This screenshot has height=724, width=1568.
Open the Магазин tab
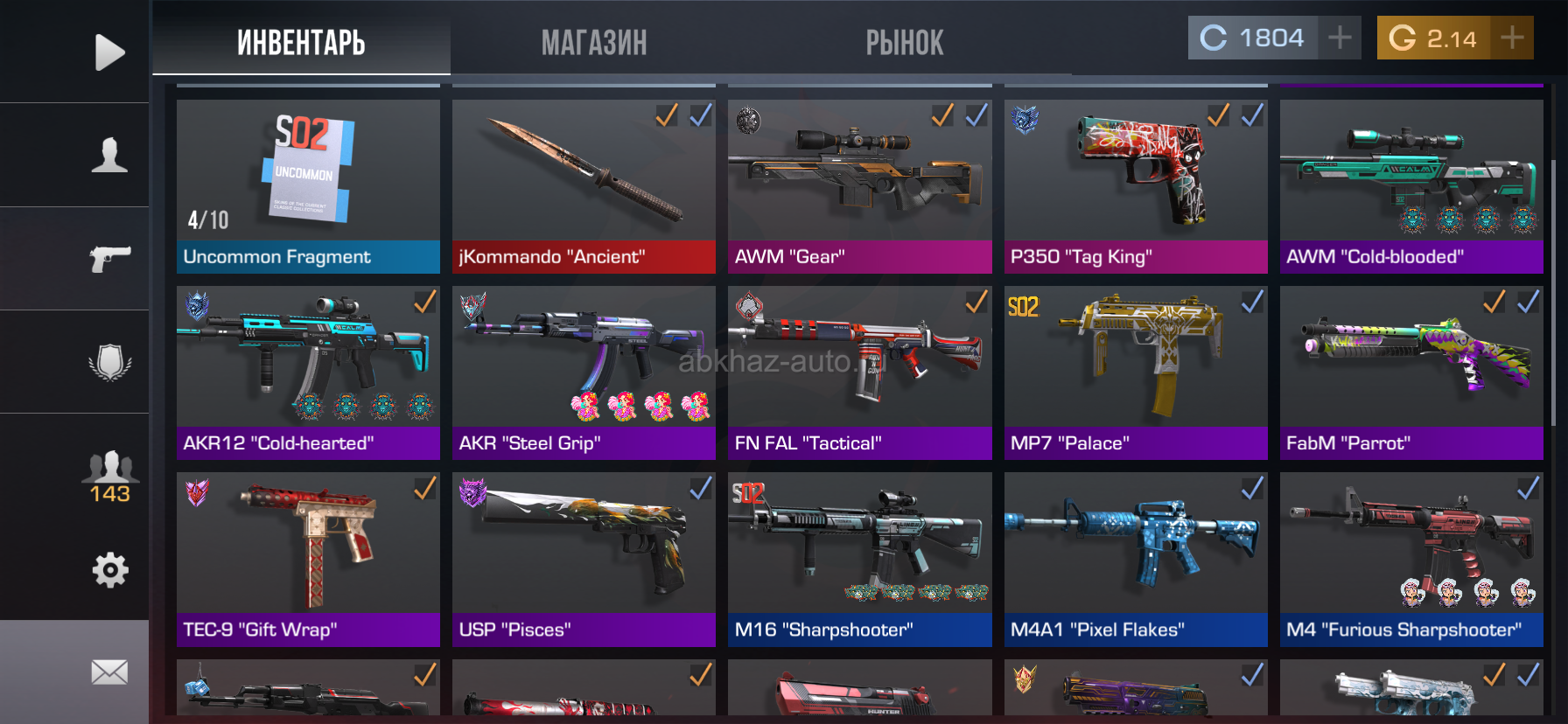[x=594, y=42]
